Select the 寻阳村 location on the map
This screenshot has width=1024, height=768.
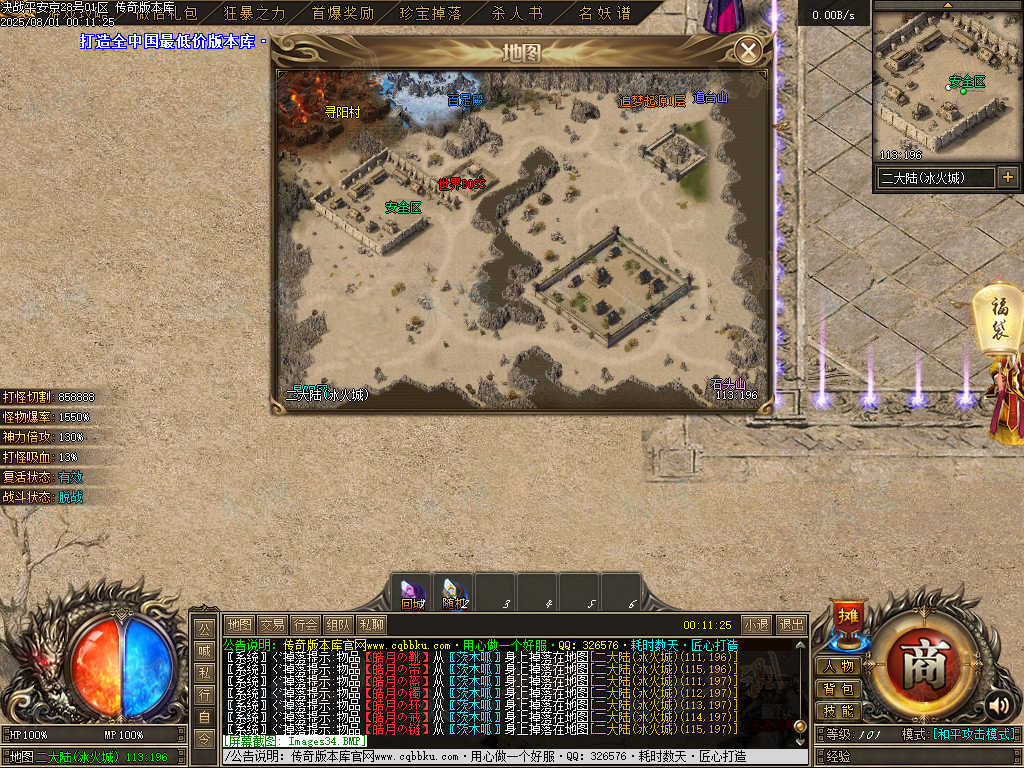pyautogui.click(x=342, y=113)
